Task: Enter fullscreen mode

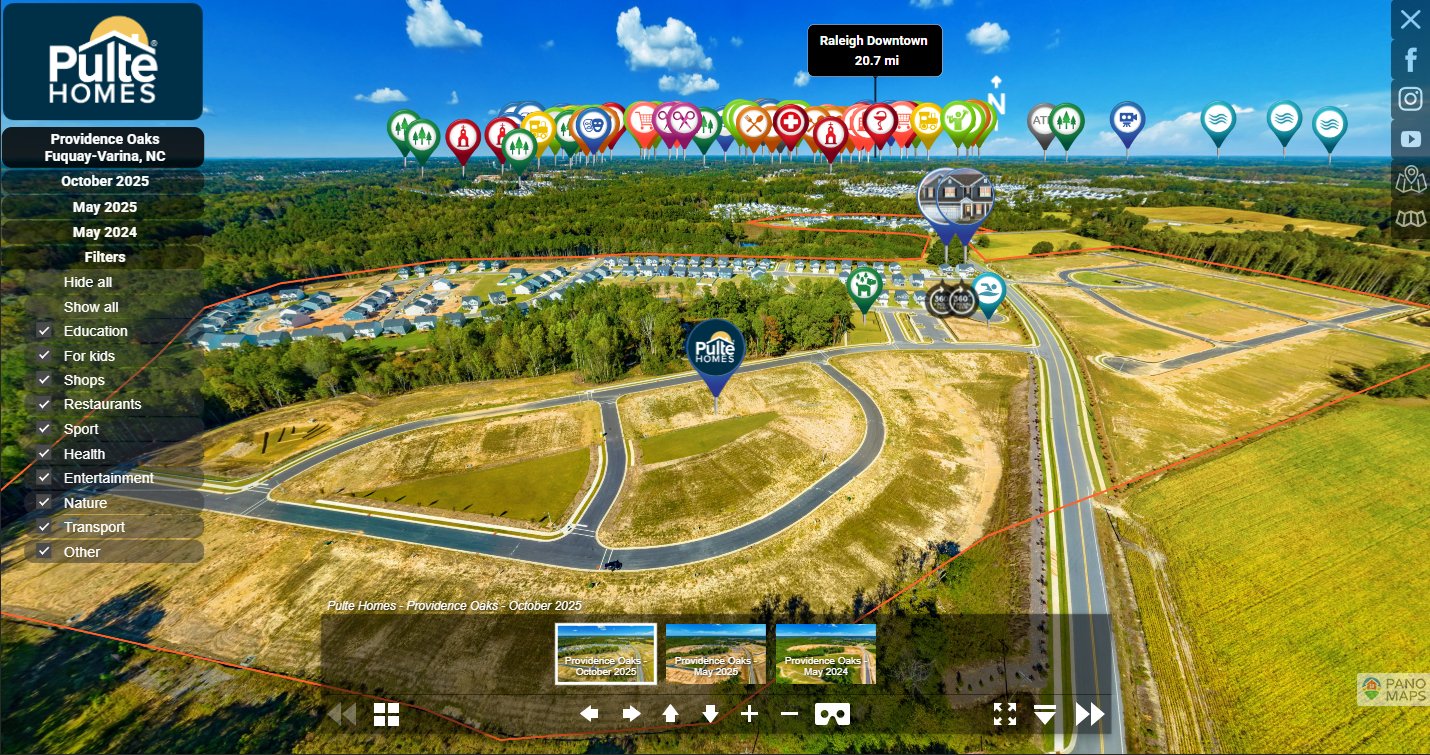Action: tap(1005, 714)
